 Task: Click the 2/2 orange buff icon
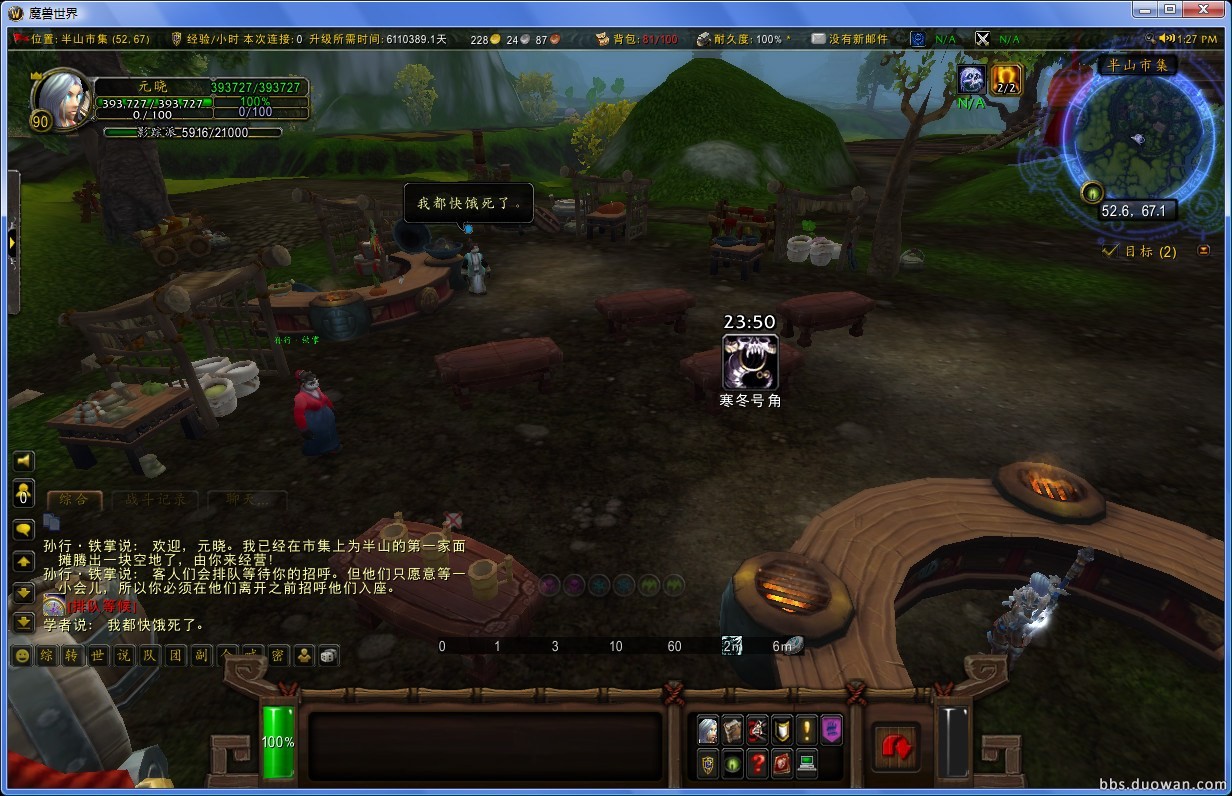(x=1006, y=79)
